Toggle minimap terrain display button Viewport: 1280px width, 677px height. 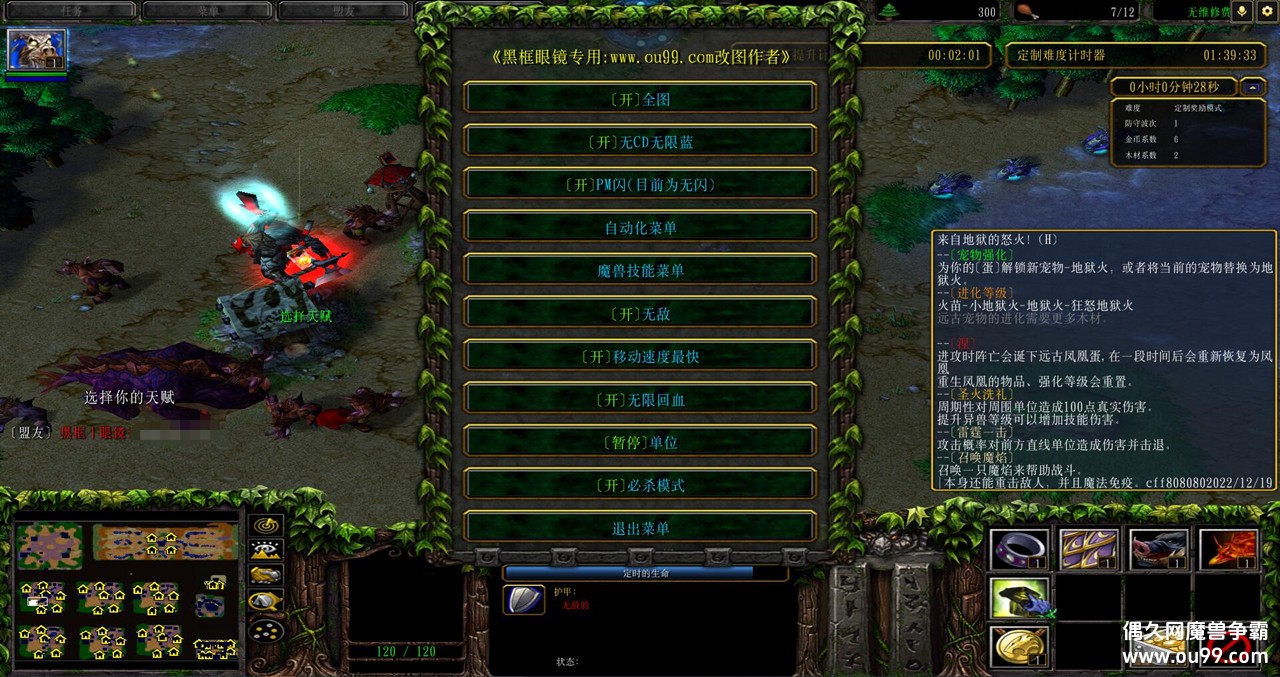pyautogui.click(x=266, y=550)
